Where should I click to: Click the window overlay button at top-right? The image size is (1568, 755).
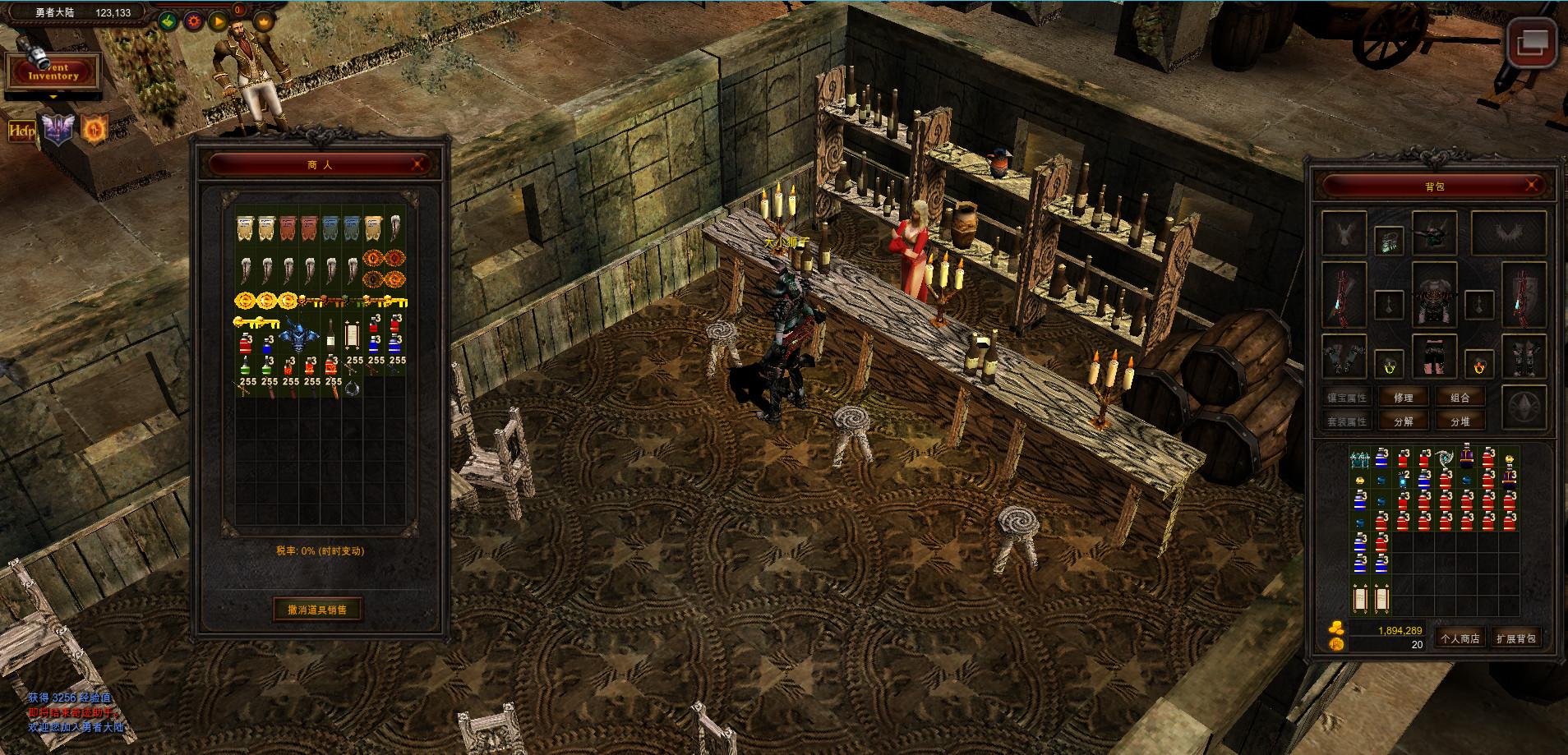1533,42
